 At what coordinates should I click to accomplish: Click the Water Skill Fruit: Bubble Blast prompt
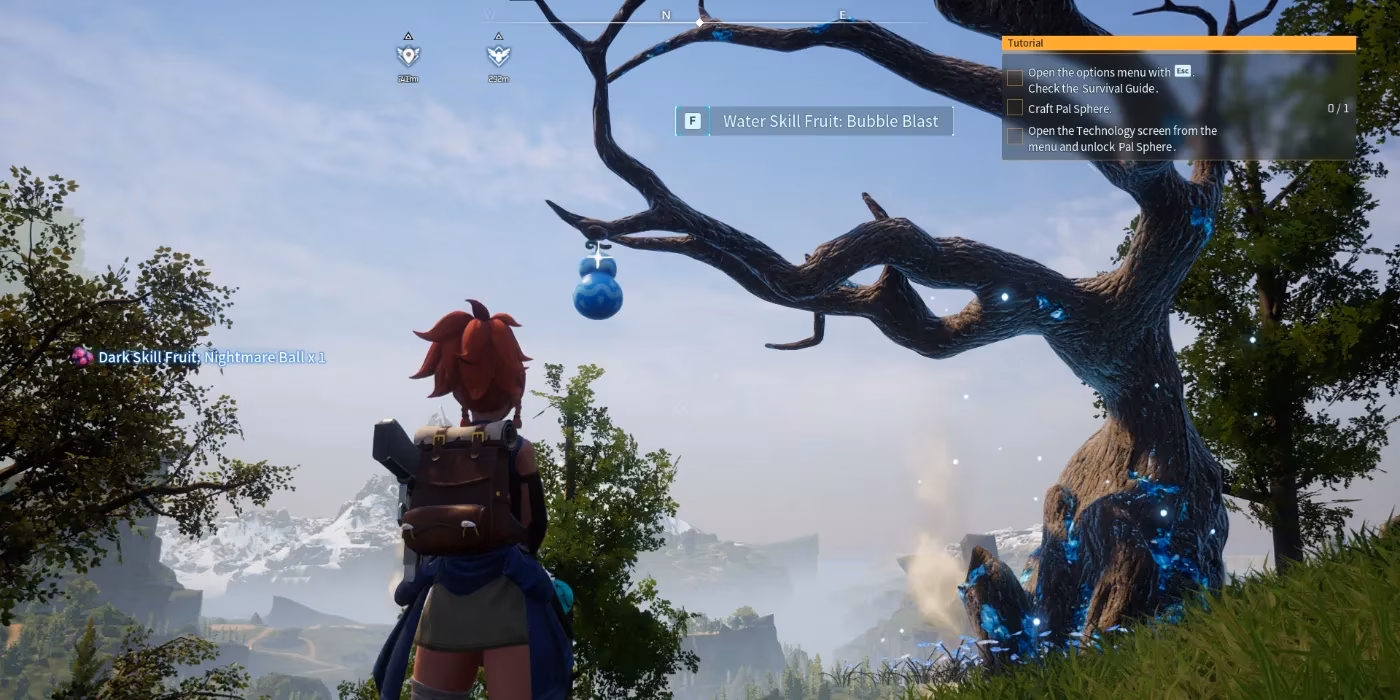tap(814, 121)
